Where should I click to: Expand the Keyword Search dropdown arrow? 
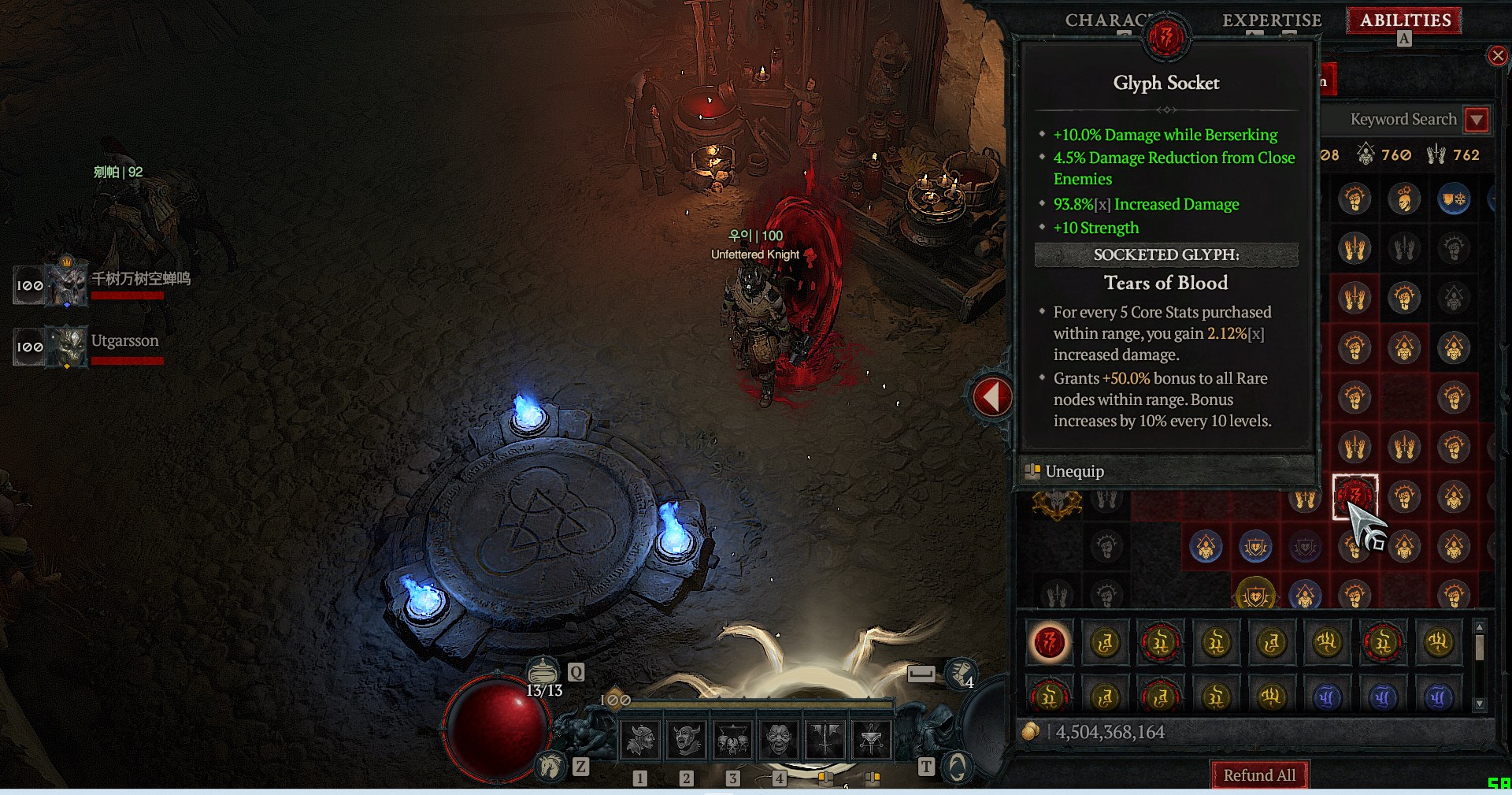1477,120
